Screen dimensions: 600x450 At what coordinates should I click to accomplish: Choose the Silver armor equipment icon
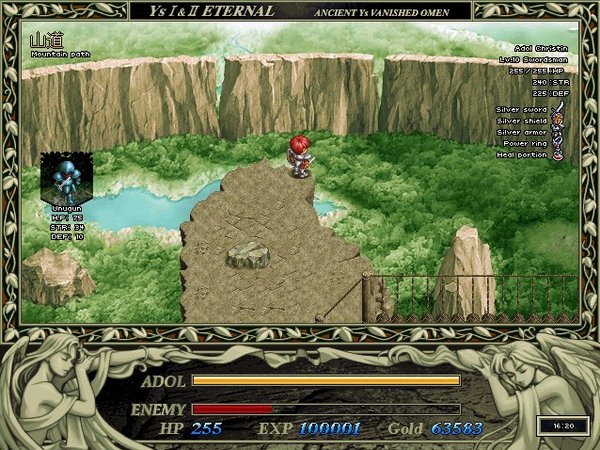coord(559,132)
